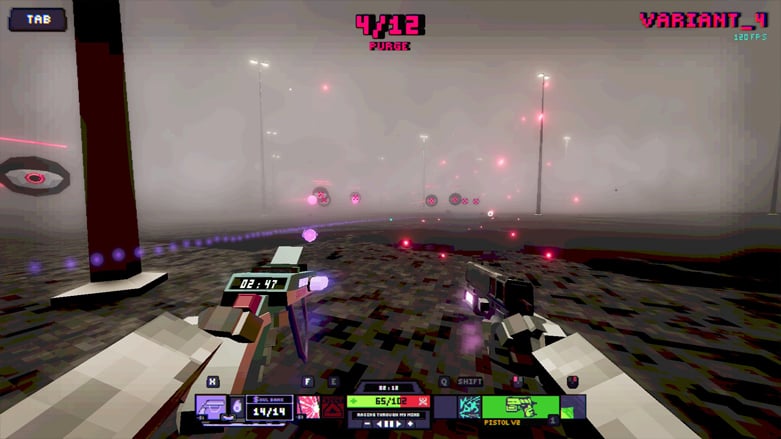Activate the dark red ability icon
The width and height of the screenshot is (781, 439).
pyautogui.click(x=333, y=407)
